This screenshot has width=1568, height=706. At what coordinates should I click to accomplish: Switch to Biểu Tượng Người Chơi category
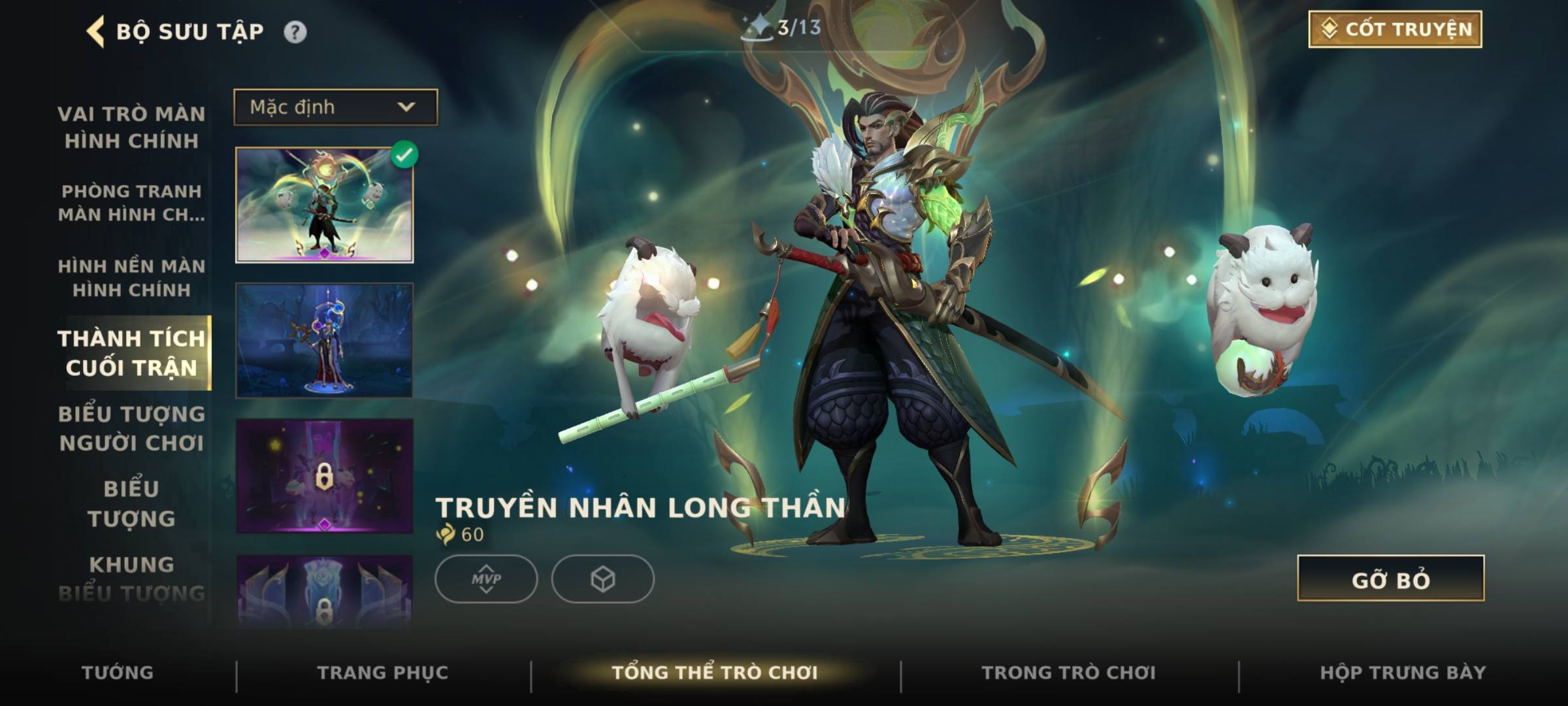tap(131, 429)
